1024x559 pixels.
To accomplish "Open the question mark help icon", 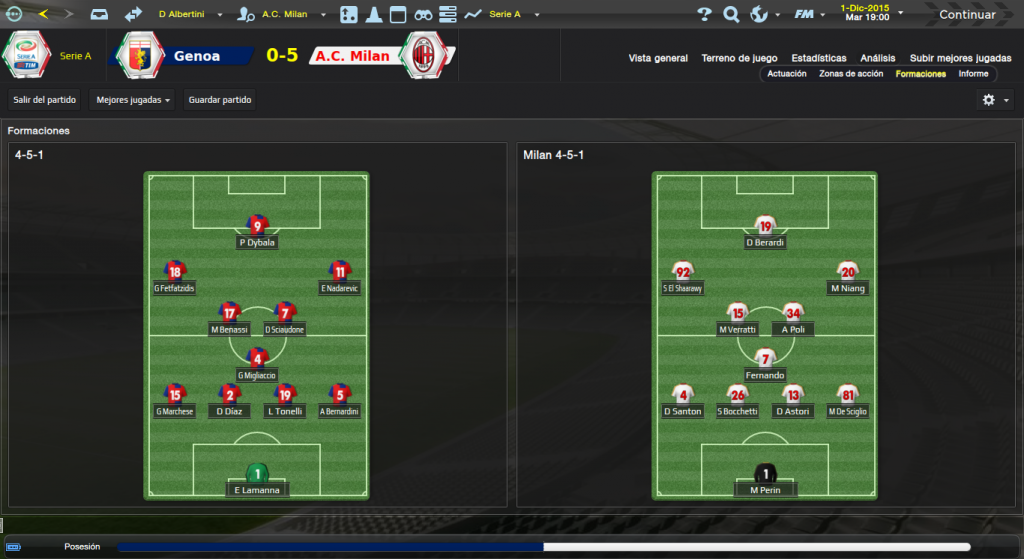I will pyautogui.click(x=704, y=15).
